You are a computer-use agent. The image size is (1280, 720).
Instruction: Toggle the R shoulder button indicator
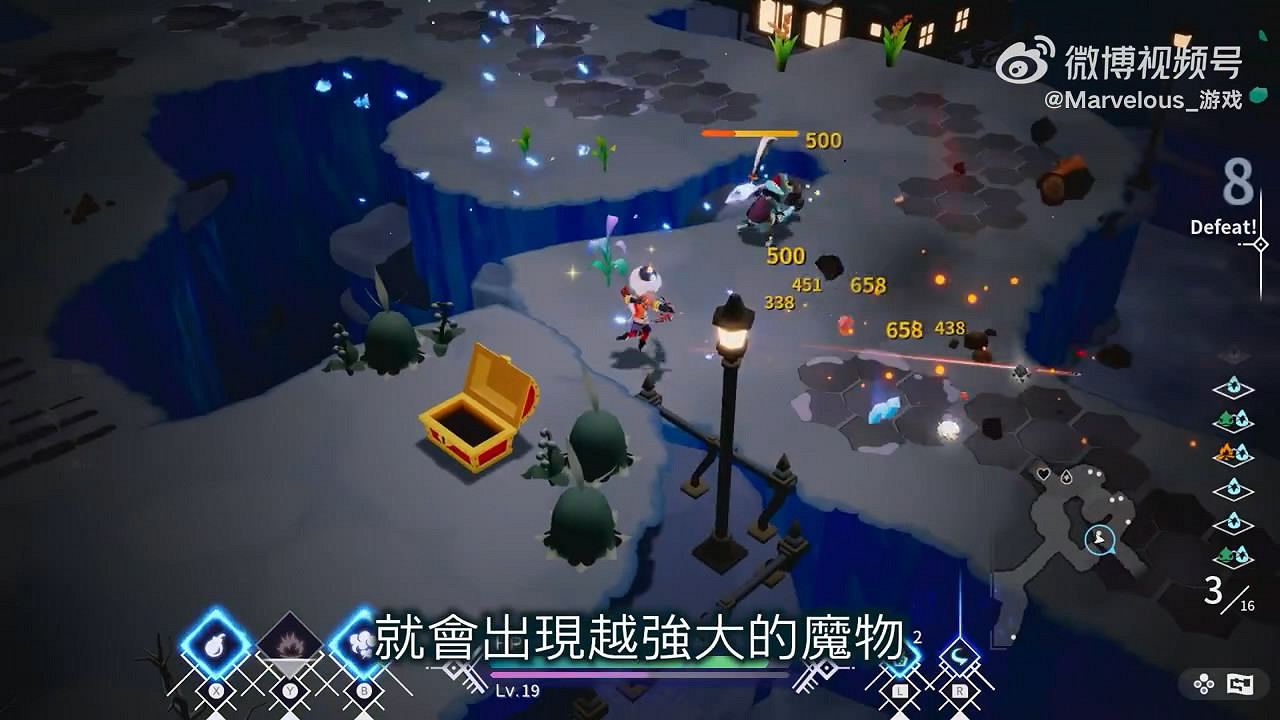point(958,690)
